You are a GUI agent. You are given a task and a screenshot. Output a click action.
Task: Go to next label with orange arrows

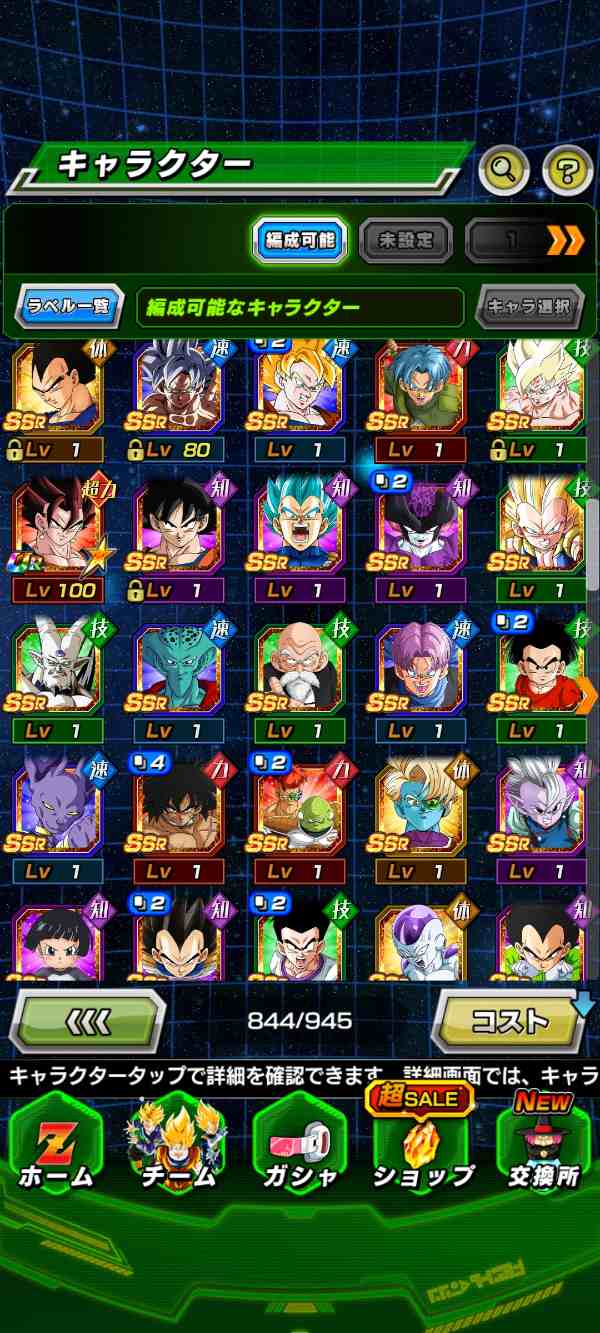pyautogui.click(x=564, y=240)
